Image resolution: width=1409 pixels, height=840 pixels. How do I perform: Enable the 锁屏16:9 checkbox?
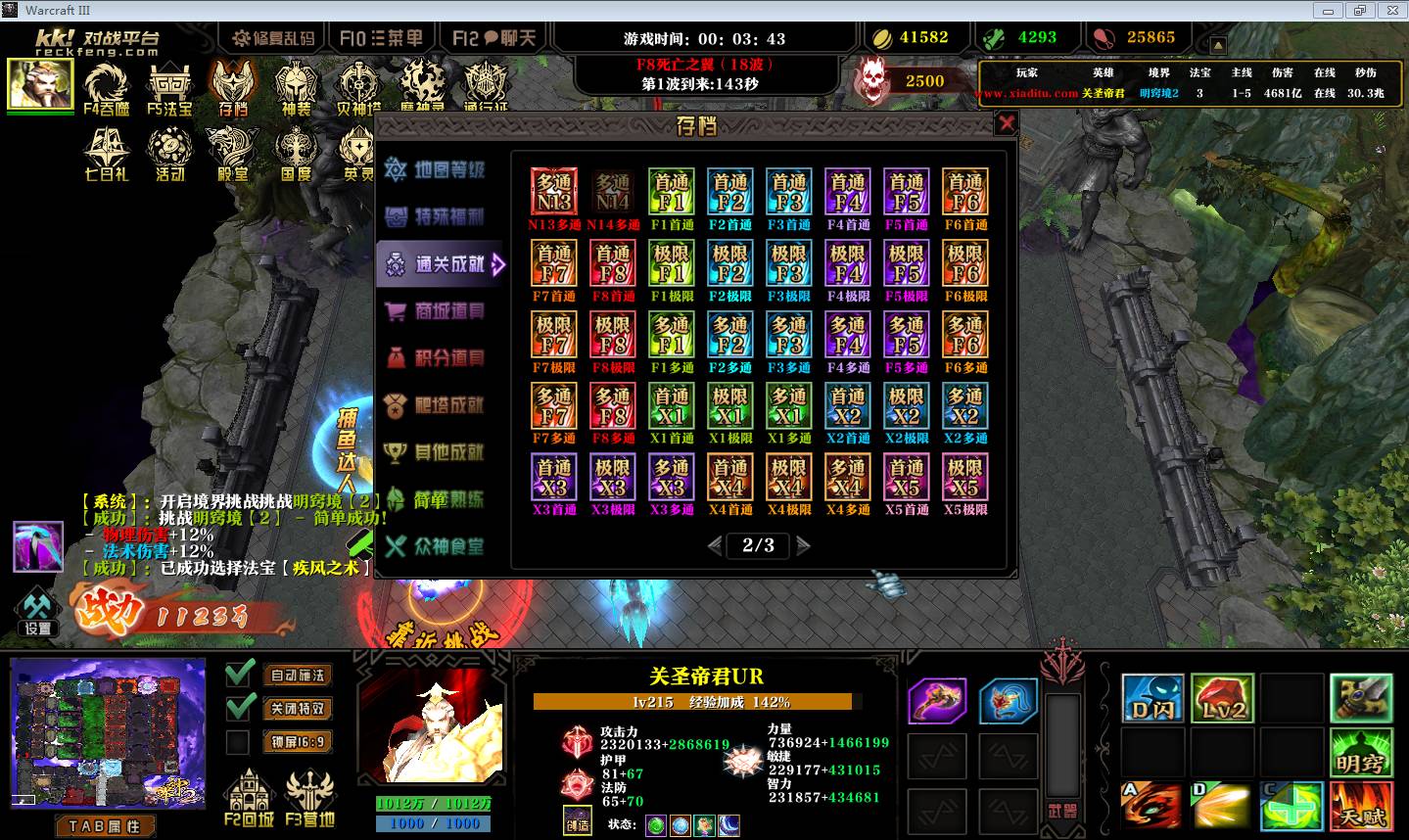(x=238, y=742)
